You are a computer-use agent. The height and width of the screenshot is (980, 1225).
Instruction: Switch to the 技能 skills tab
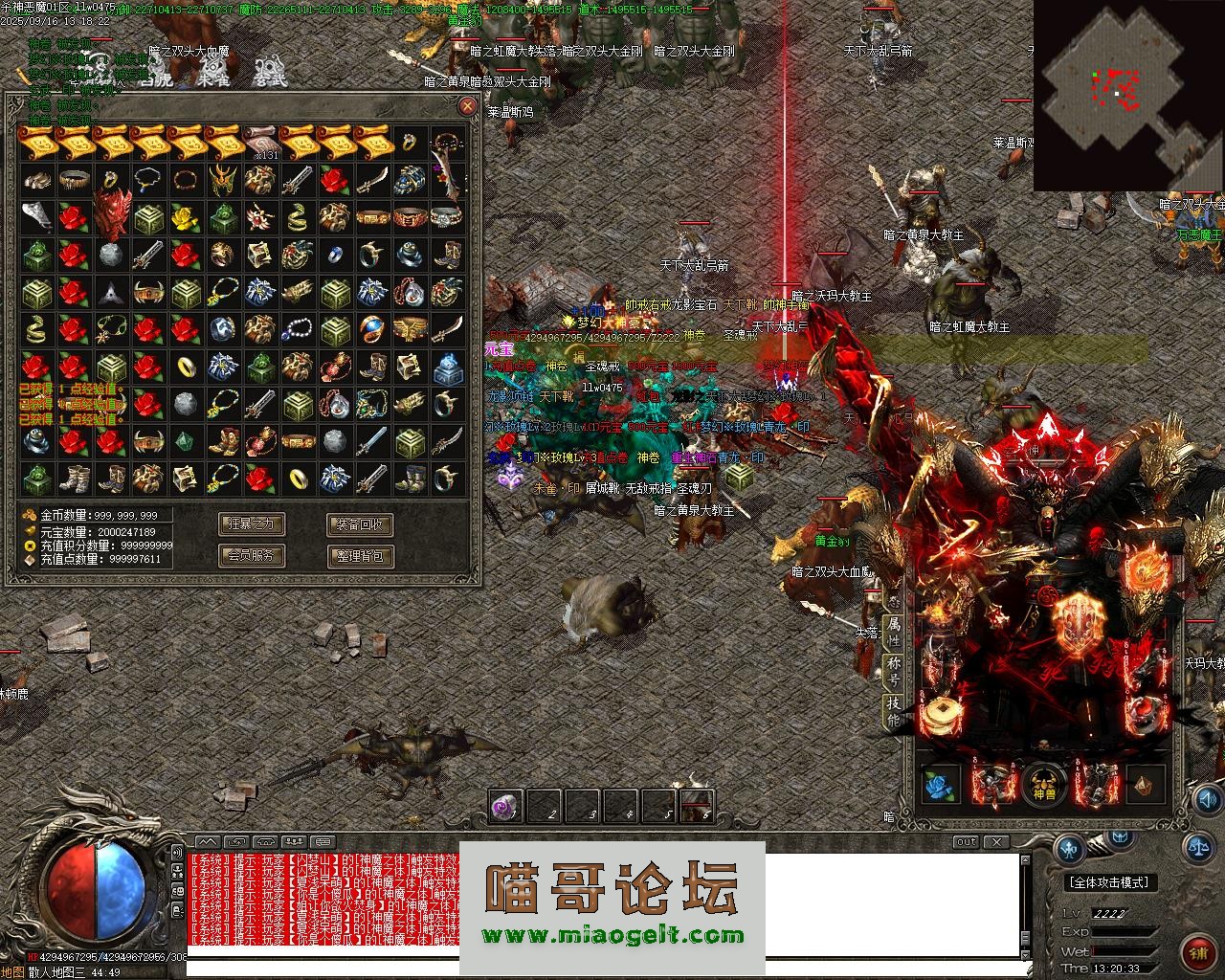(894, 710)
